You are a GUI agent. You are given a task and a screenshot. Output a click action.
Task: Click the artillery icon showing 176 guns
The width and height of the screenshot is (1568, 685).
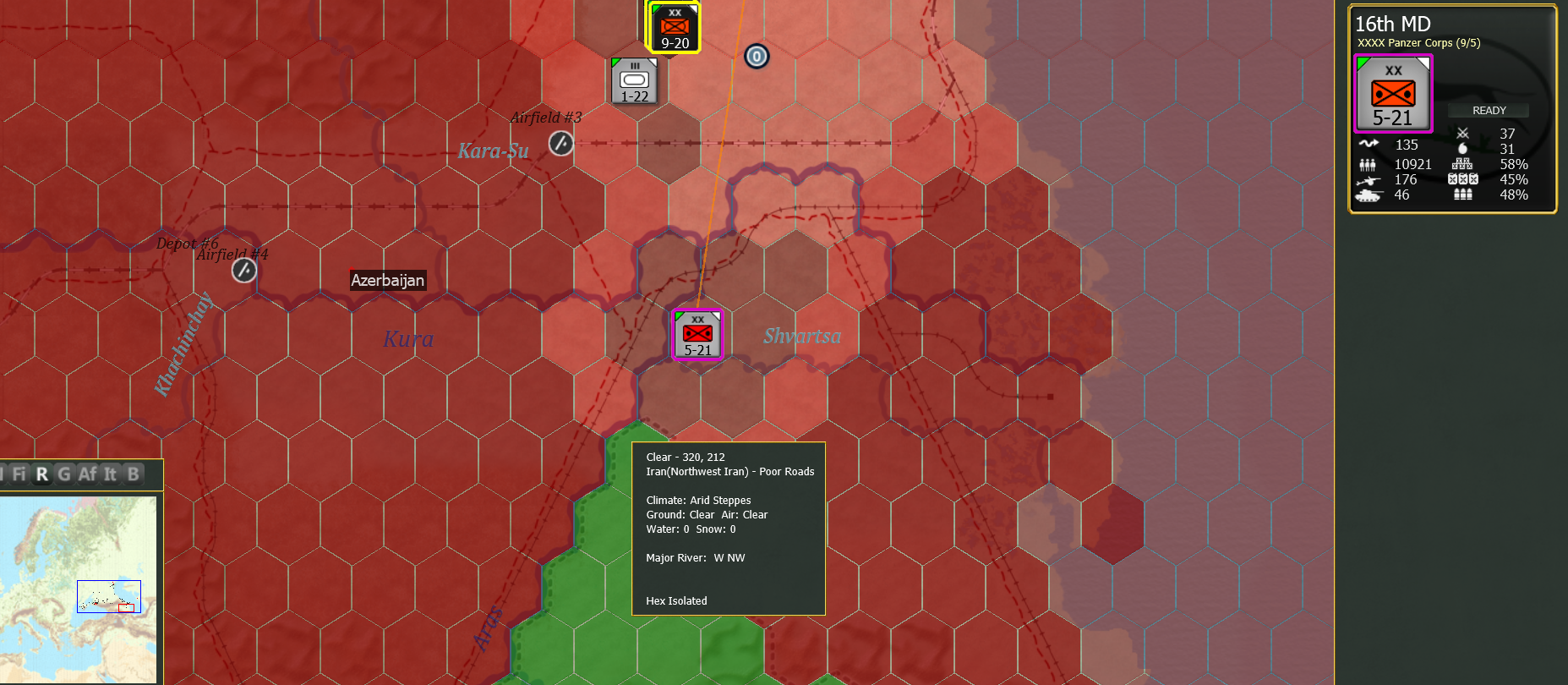tap(1370, 179)
